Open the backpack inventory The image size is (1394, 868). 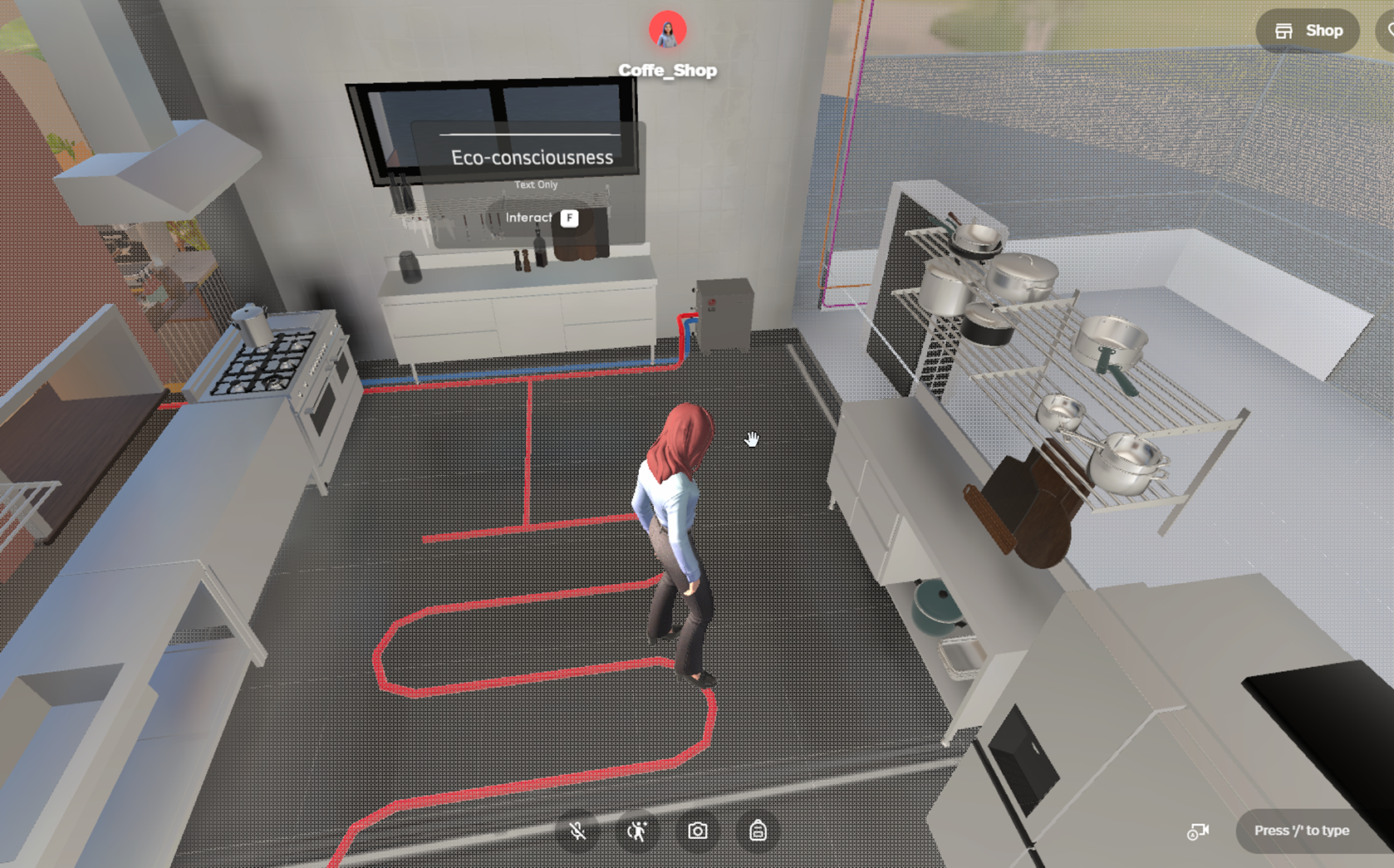[758, 831]
